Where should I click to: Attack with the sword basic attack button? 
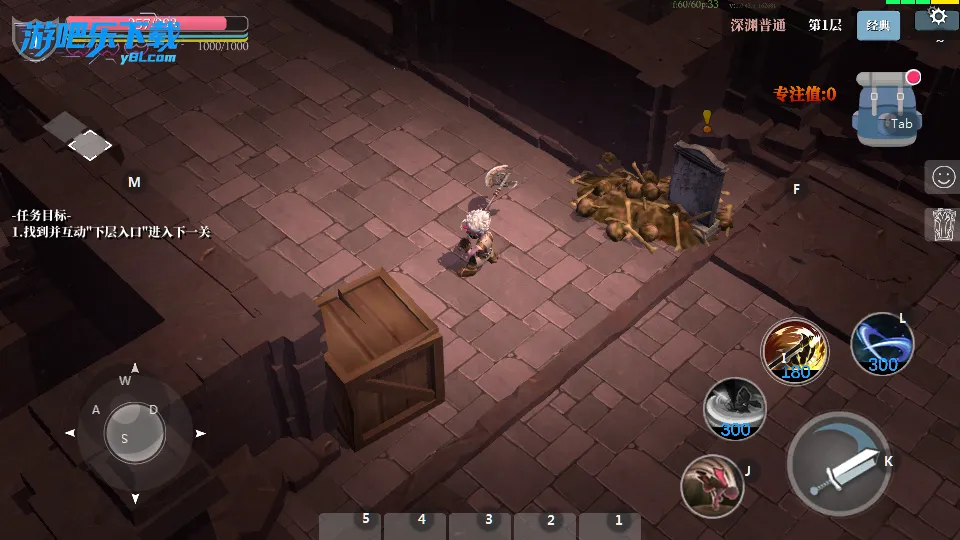(838, 463)
